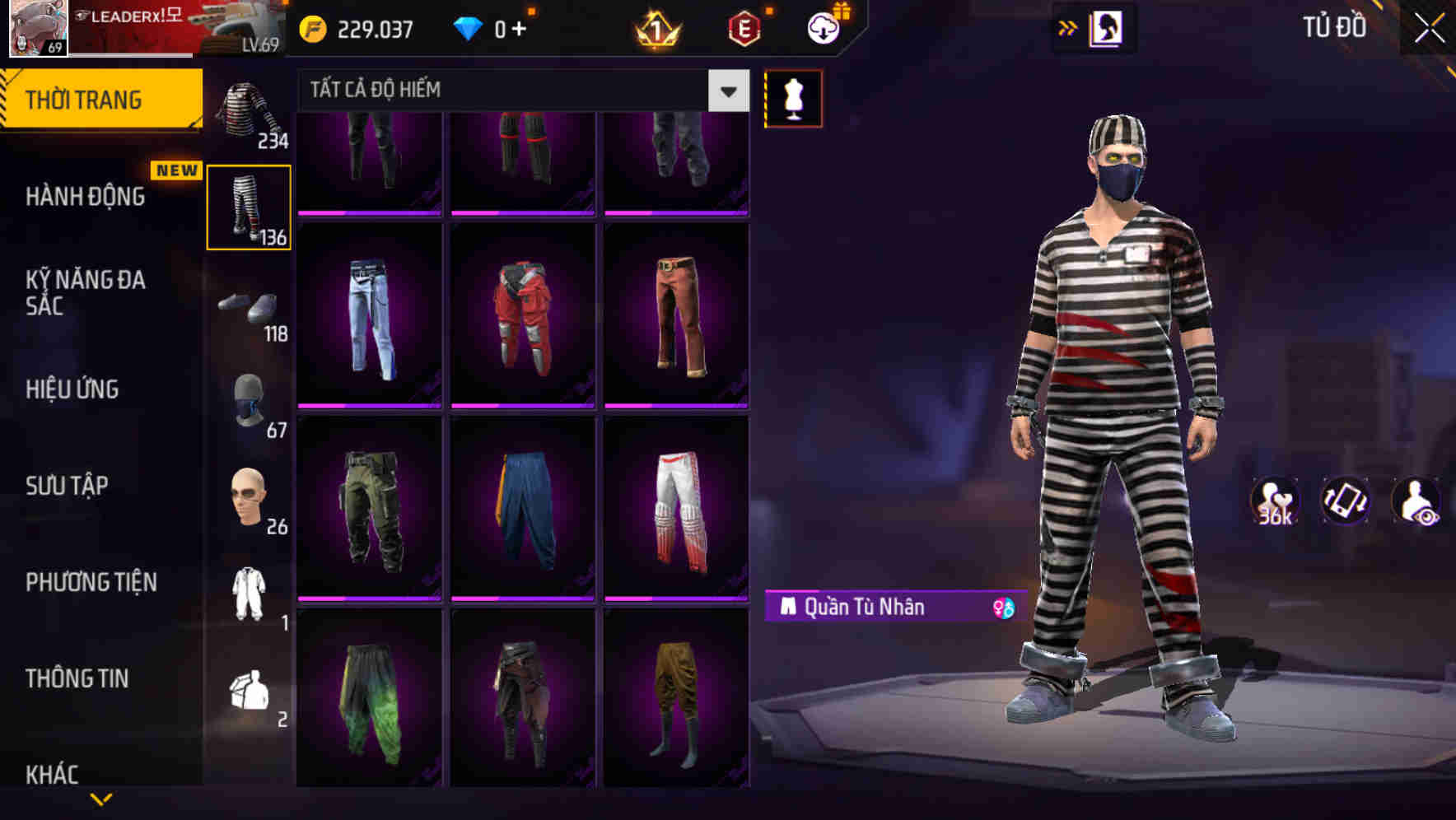Open the rank 1 crown badge
Screen dimensions: 1456x820
pos(656,30)
